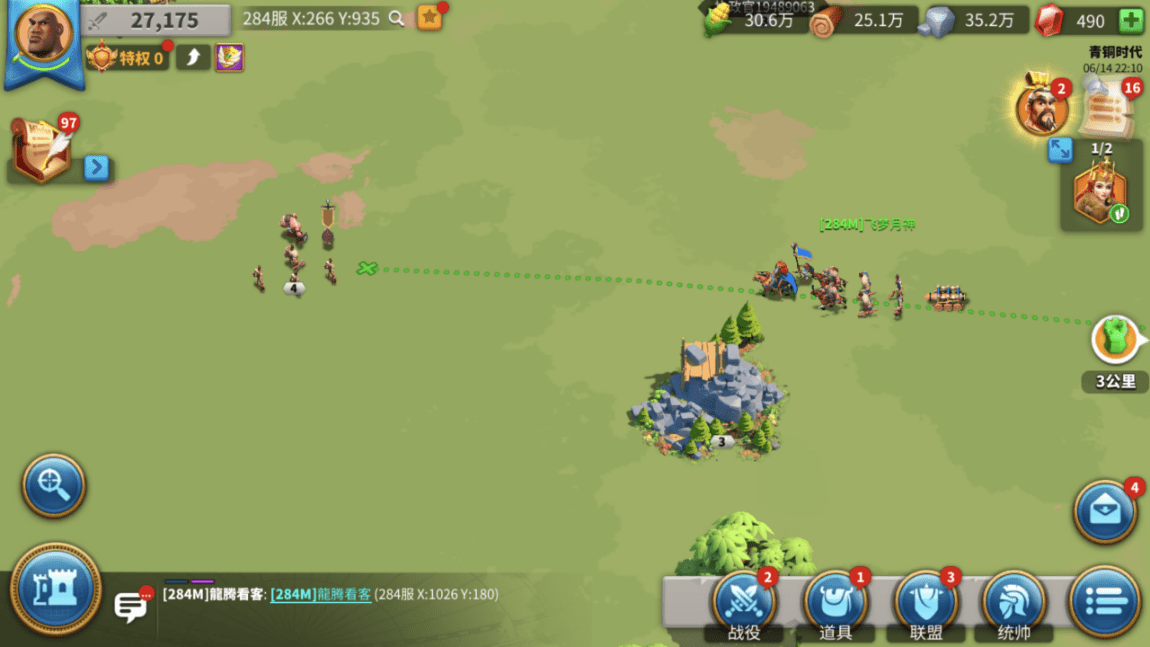Expand the blue arrow beside quests
The width and height of the screenshot is (1150, 647).
[x=96, y=167]
